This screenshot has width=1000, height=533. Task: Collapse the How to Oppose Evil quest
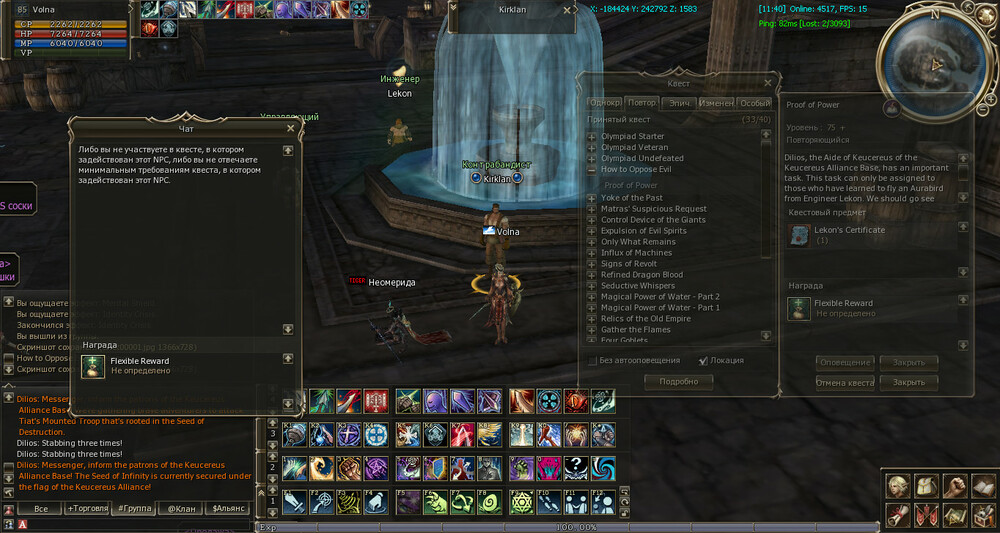pyautogui.click(x=592, y=170)
